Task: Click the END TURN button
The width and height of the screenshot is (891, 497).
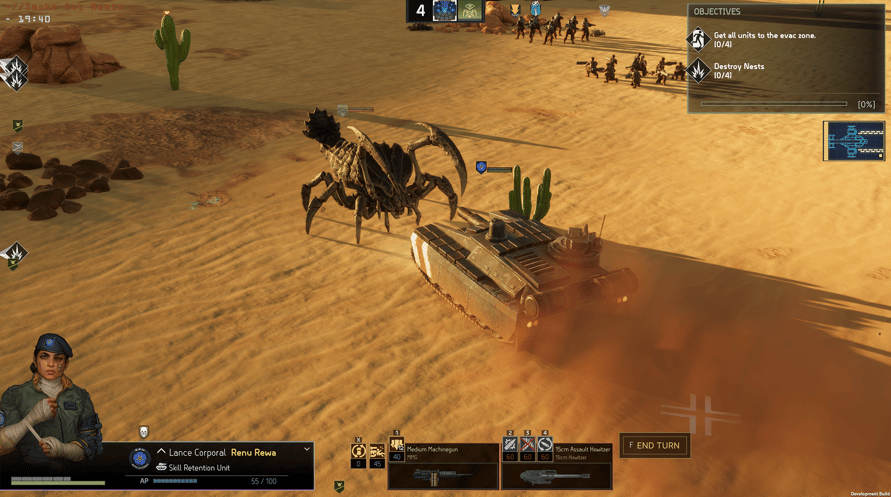Action: click(655, 445)
